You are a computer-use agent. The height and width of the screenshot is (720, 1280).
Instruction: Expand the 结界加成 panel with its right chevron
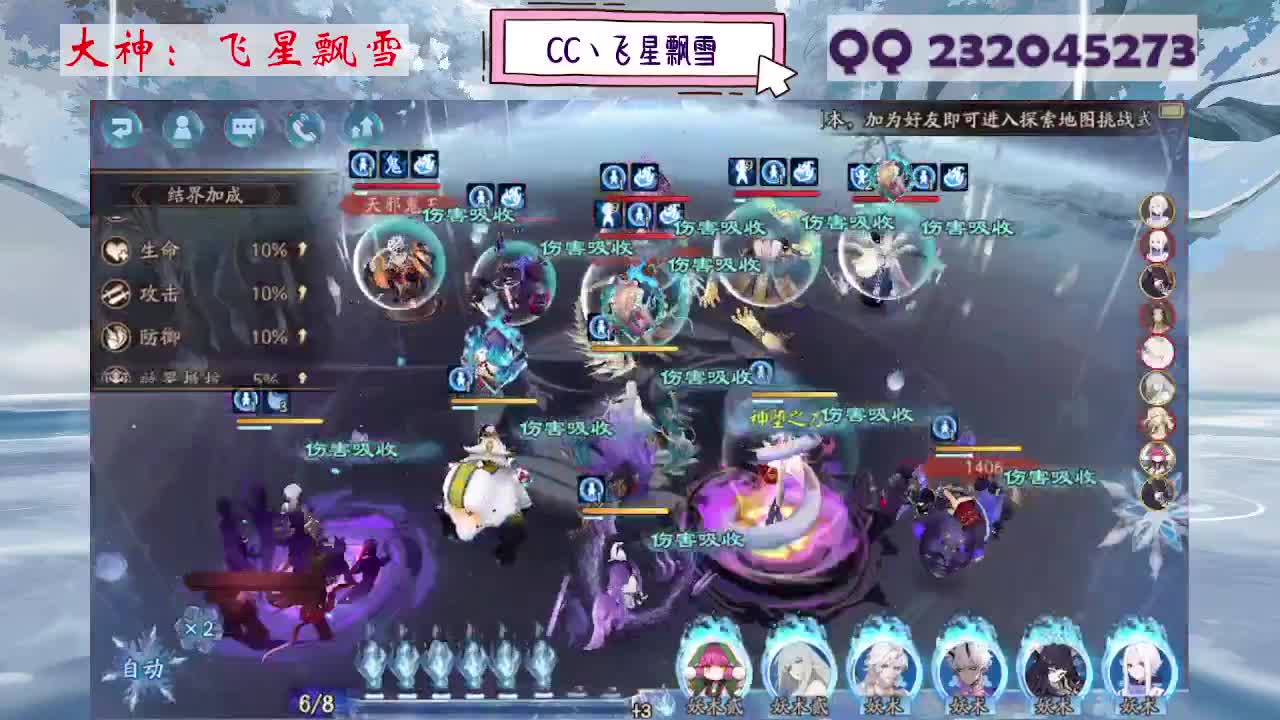[x=278, y=196]
